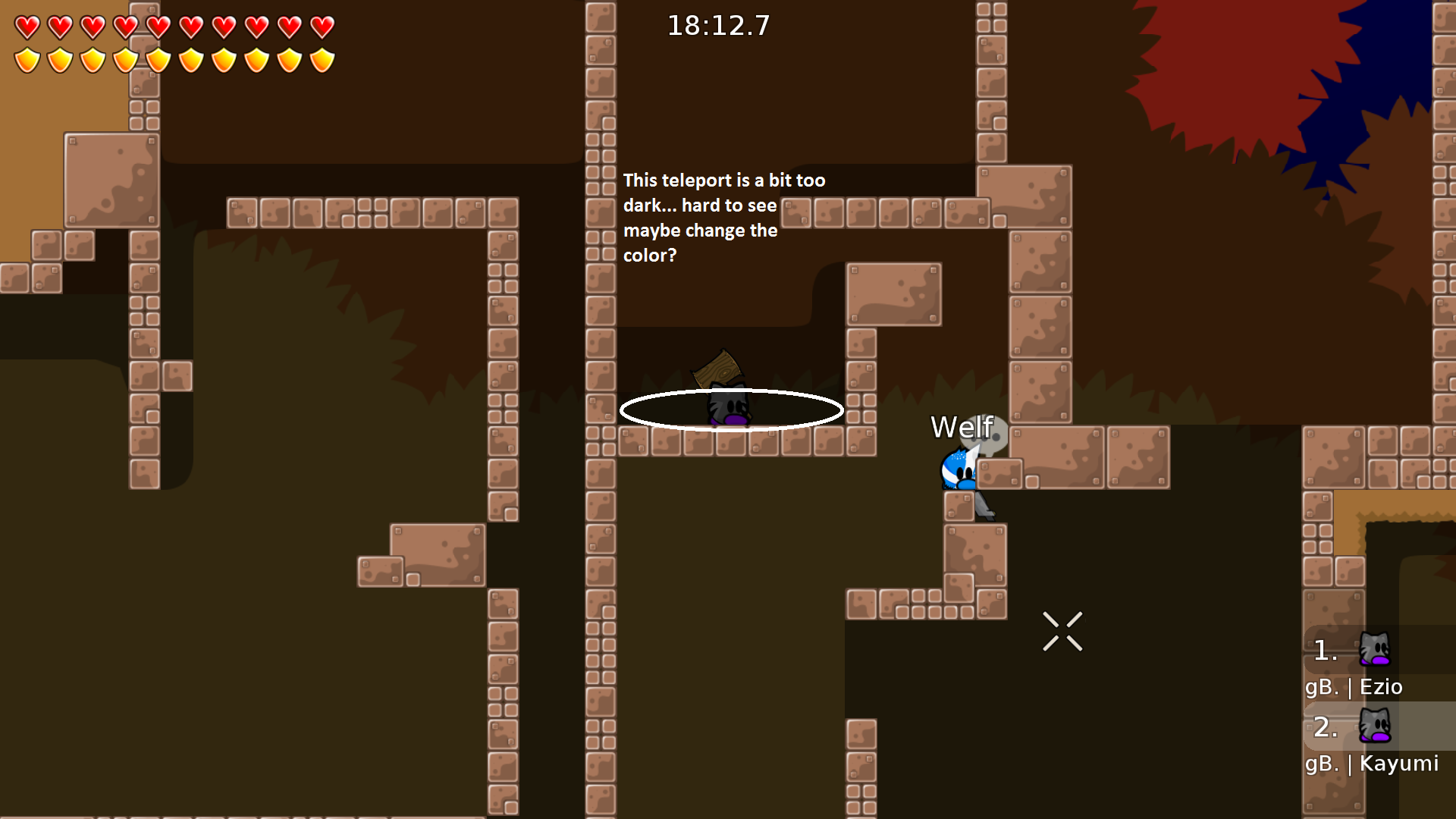1456x819 pixels.
Task: Click the crosshair marker in the cave
Action: pos(1063,631)
